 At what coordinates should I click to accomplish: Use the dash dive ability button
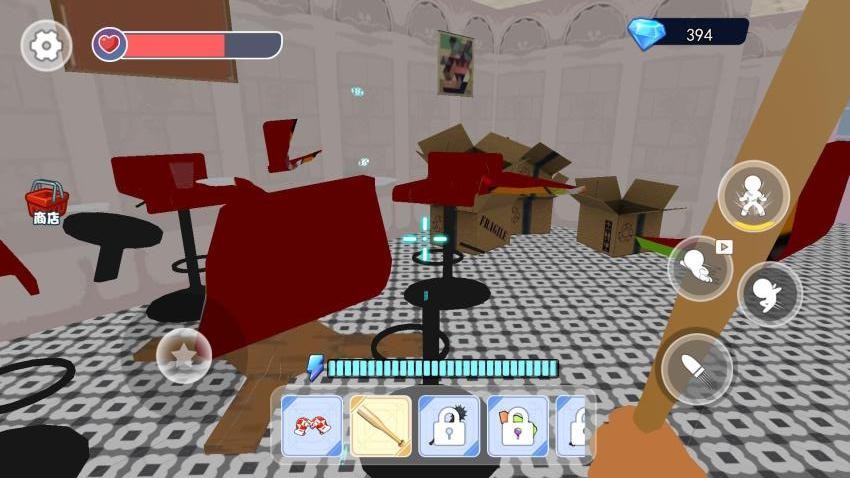[x=700, y=268]
